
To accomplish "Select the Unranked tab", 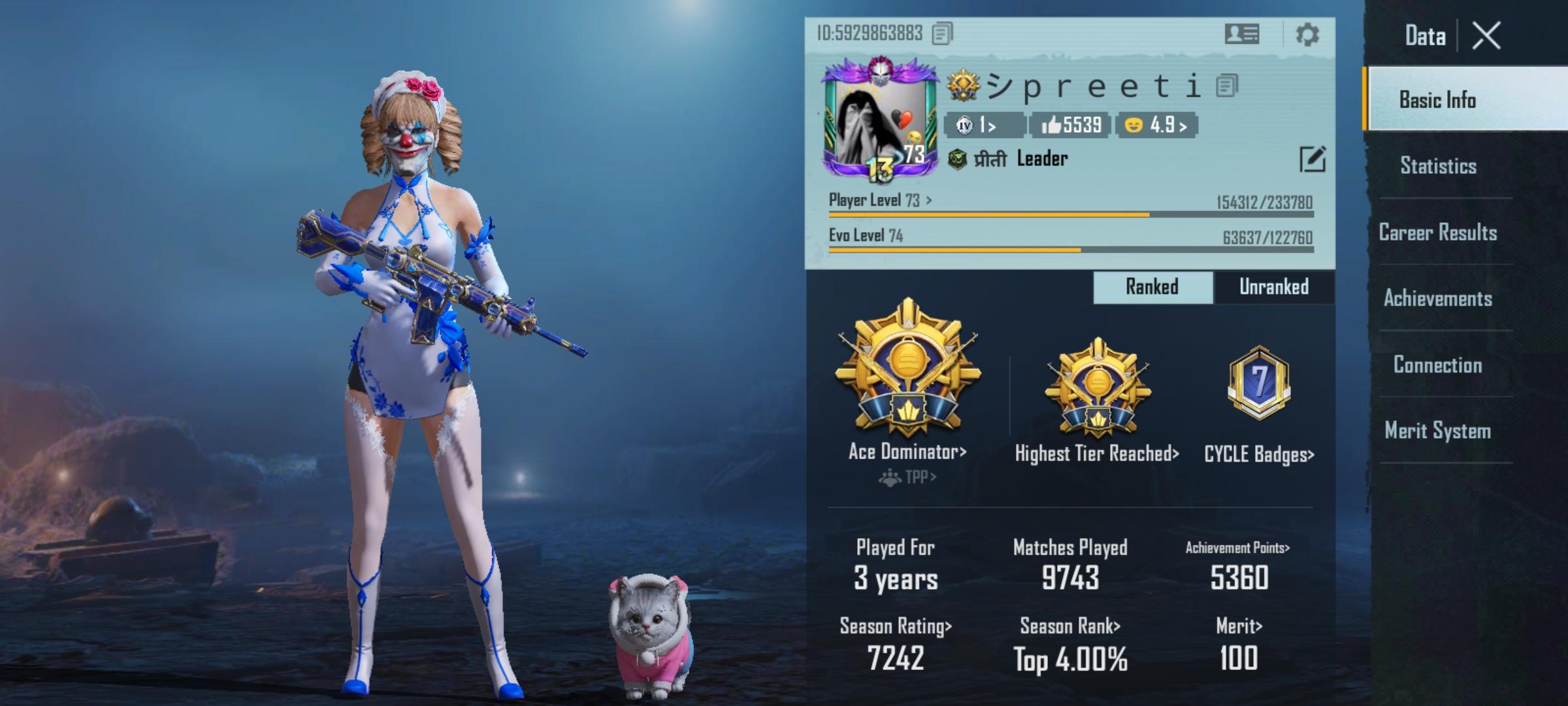I will tap(1273, 286).
